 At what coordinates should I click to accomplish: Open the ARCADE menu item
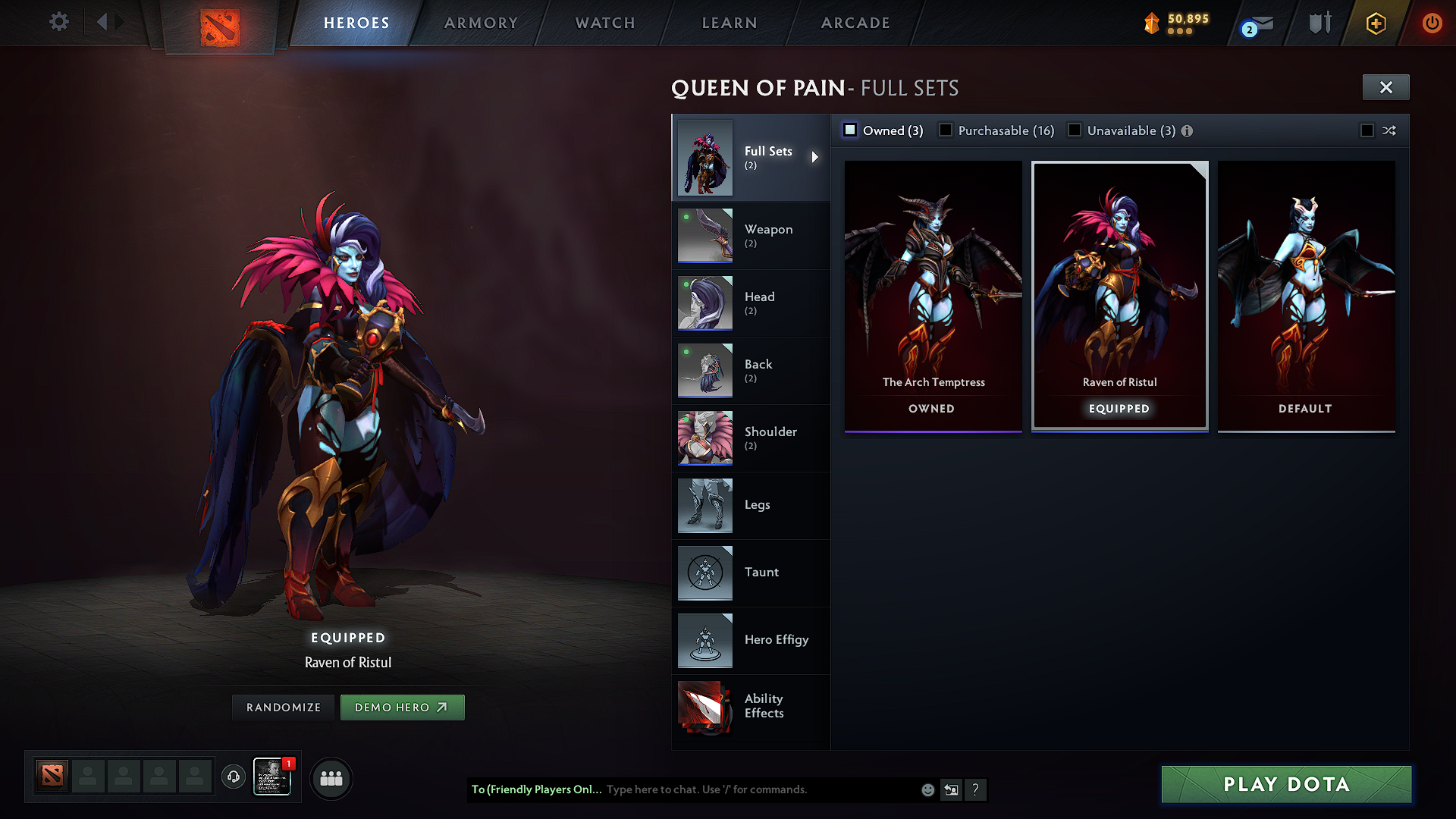[x=855, y=23]
